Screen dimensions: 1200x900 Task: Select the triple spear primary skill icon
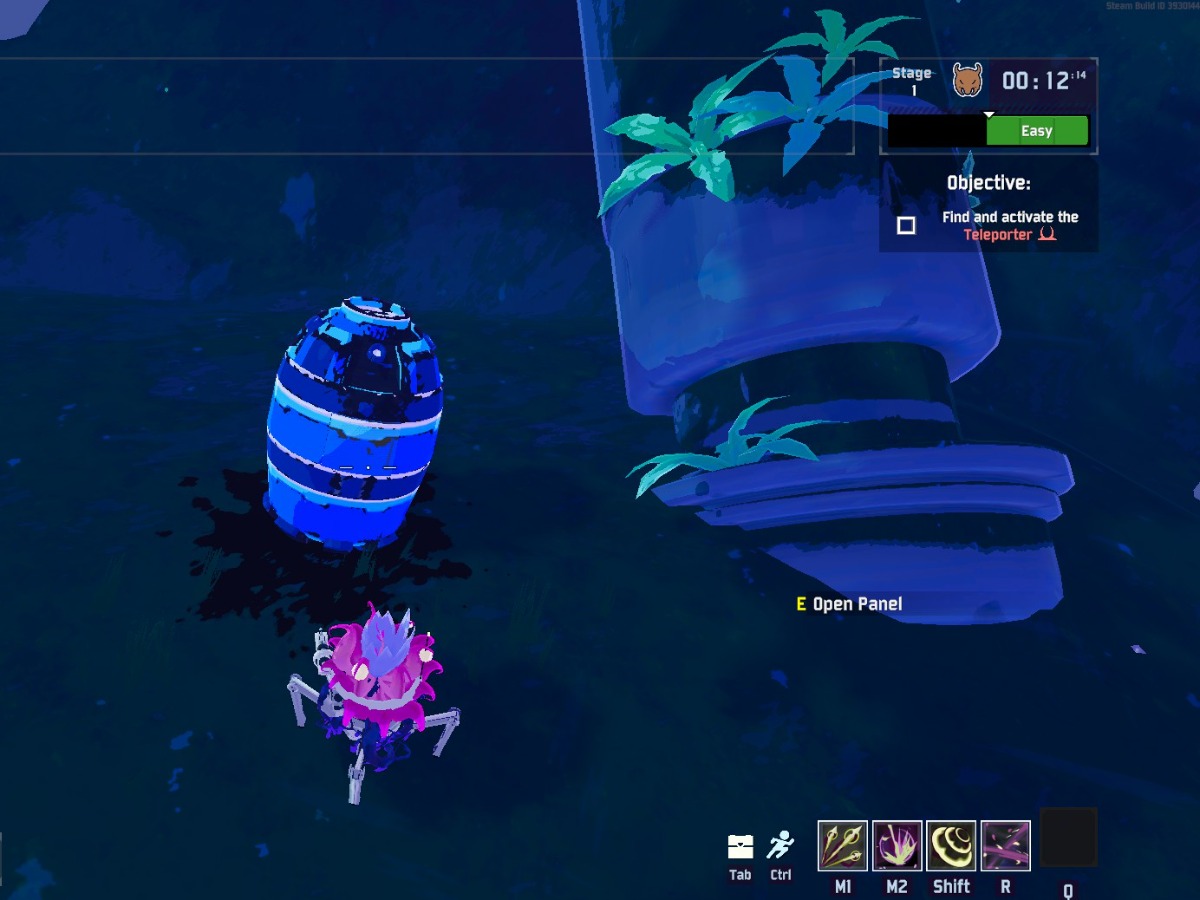point(843,846)
